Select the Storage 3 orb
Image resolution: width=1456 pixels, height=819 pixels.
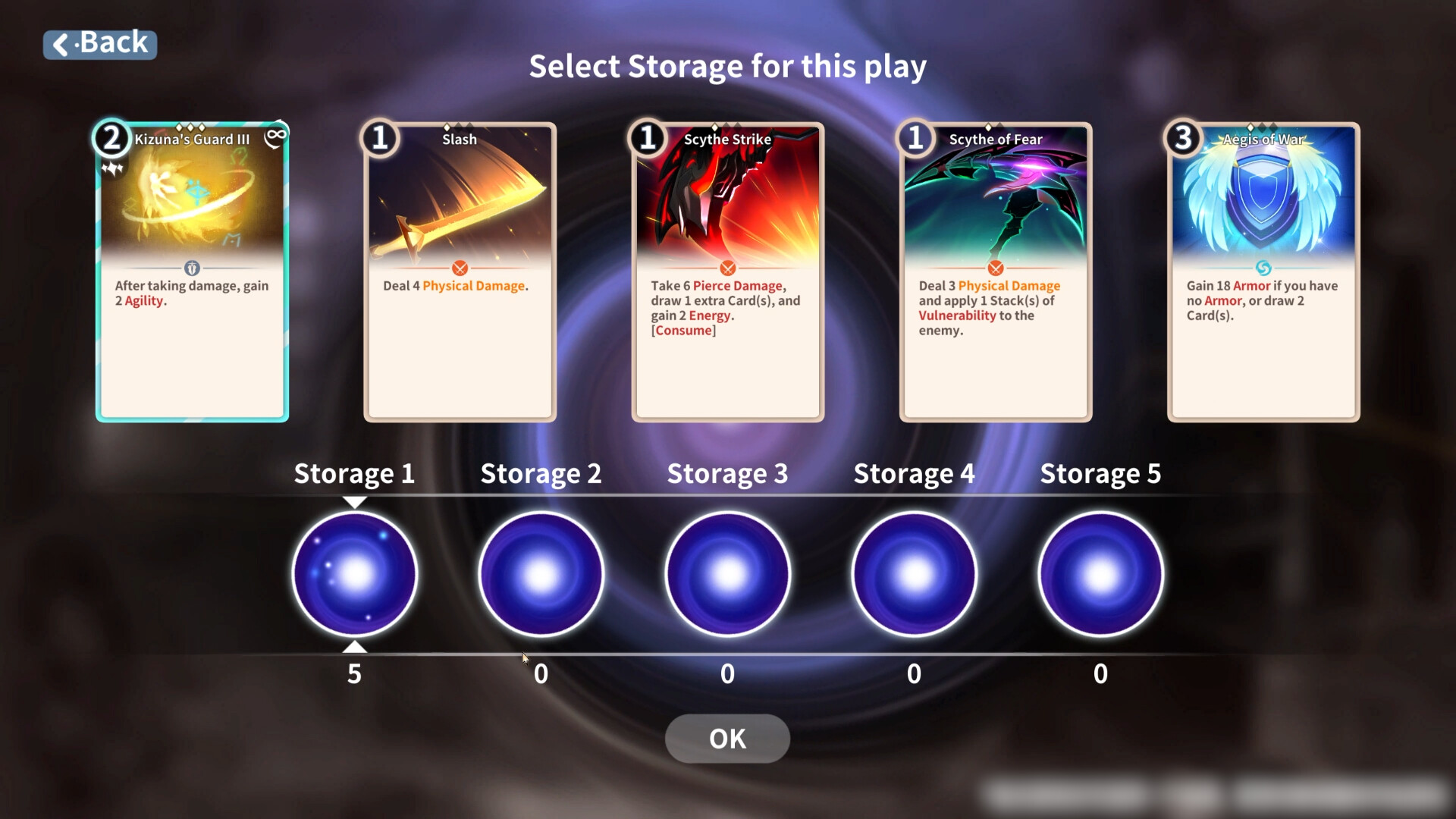727,574
